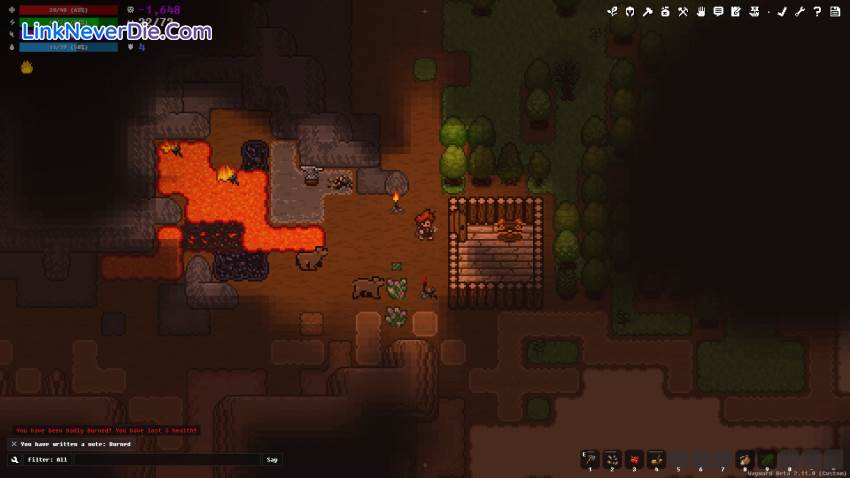Image resolution: width=850 pixels, height=478 pixels.
Task: Select the hand actions icon
Action: coord(701,12)
